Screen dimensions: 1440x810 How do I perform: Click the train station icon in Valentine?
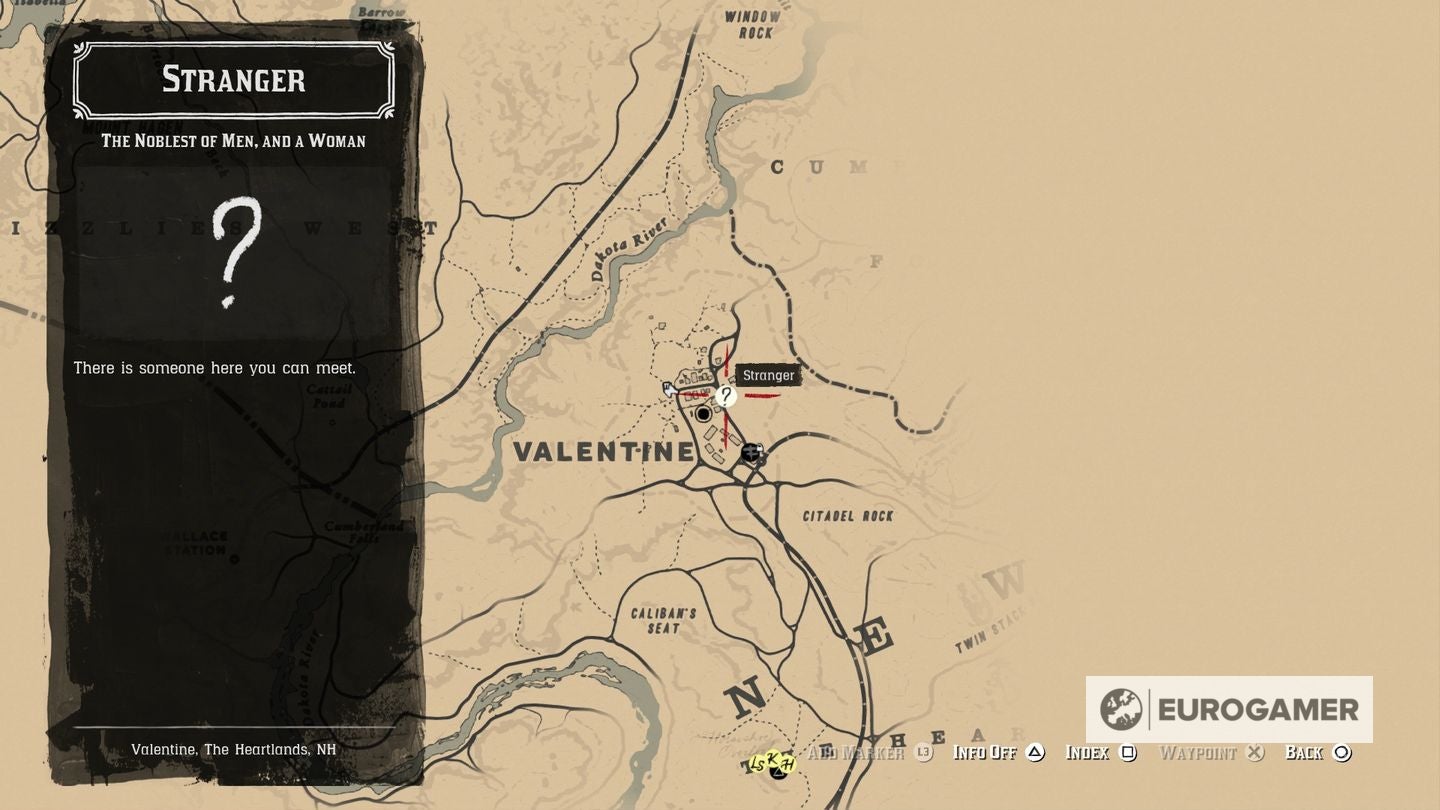click(751, 453)
